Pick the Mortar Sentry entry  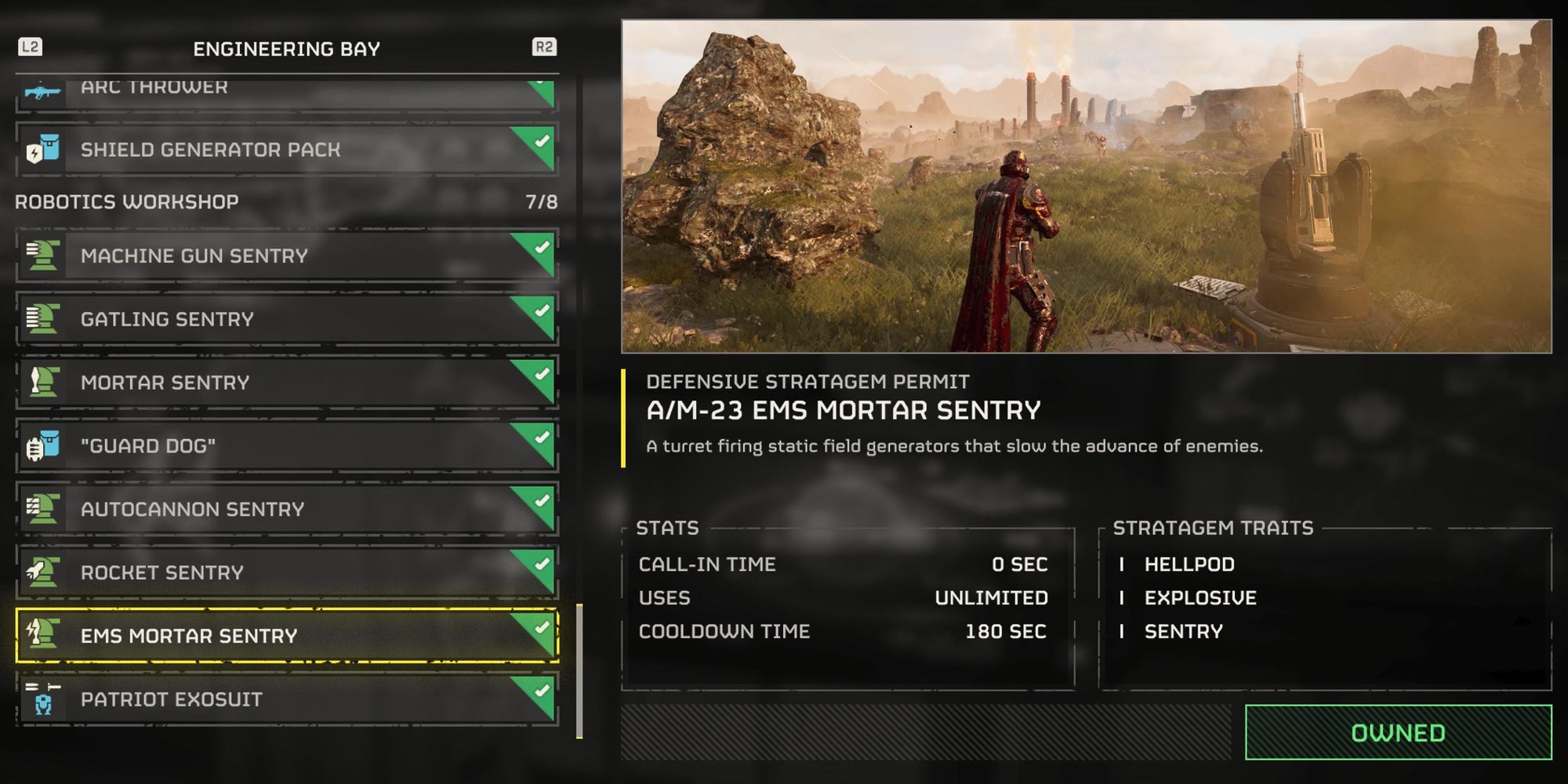(286, 383)
